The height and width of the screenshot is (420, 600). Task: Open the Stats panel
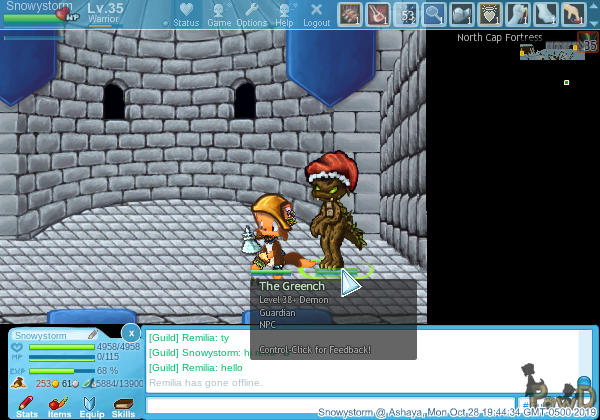[27, 406]
